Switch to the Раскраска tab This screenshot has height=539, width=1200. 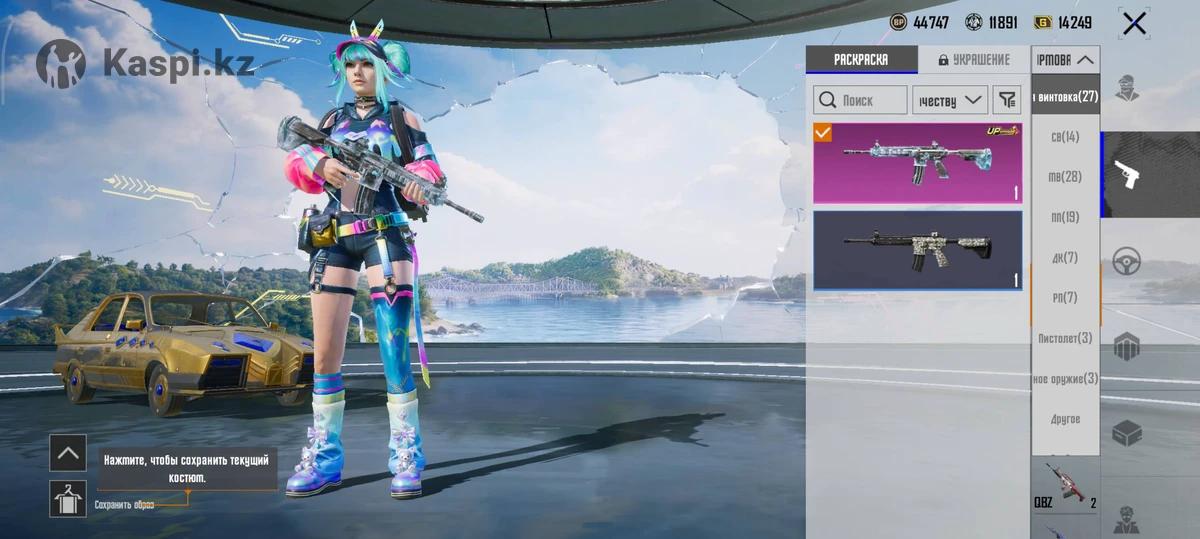(861, 60)
